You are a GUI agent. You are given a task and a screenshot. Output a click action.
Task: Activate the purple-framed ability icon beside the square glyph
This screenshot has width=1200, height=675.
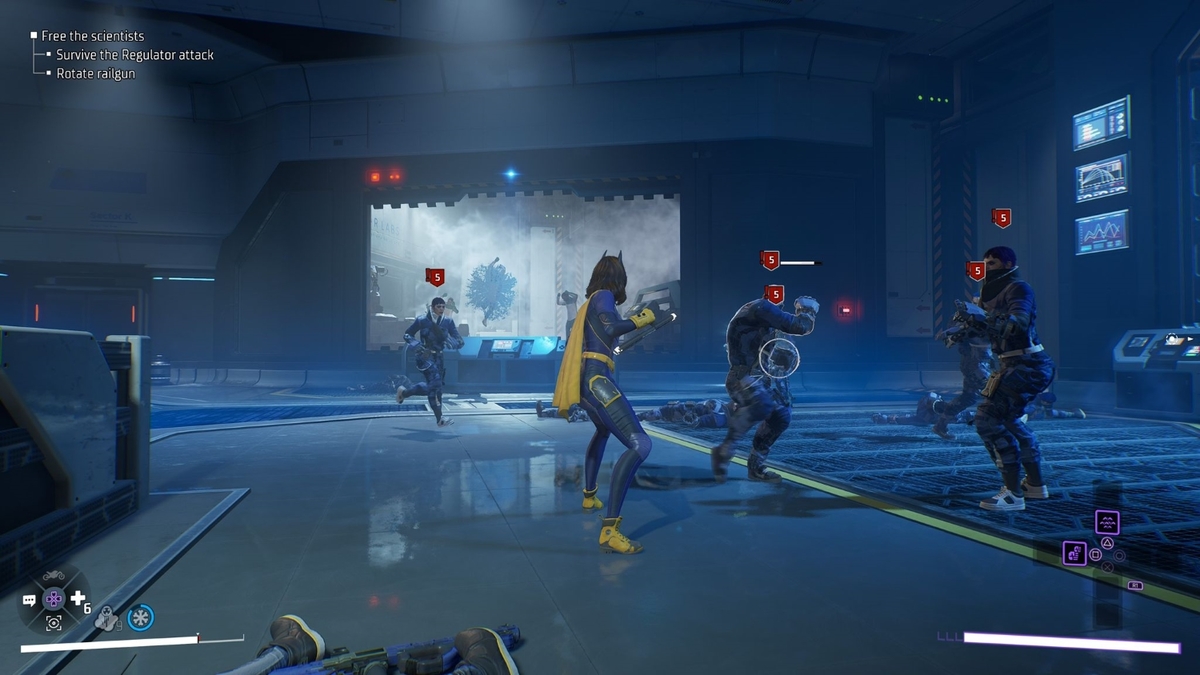coord(1075,553)
